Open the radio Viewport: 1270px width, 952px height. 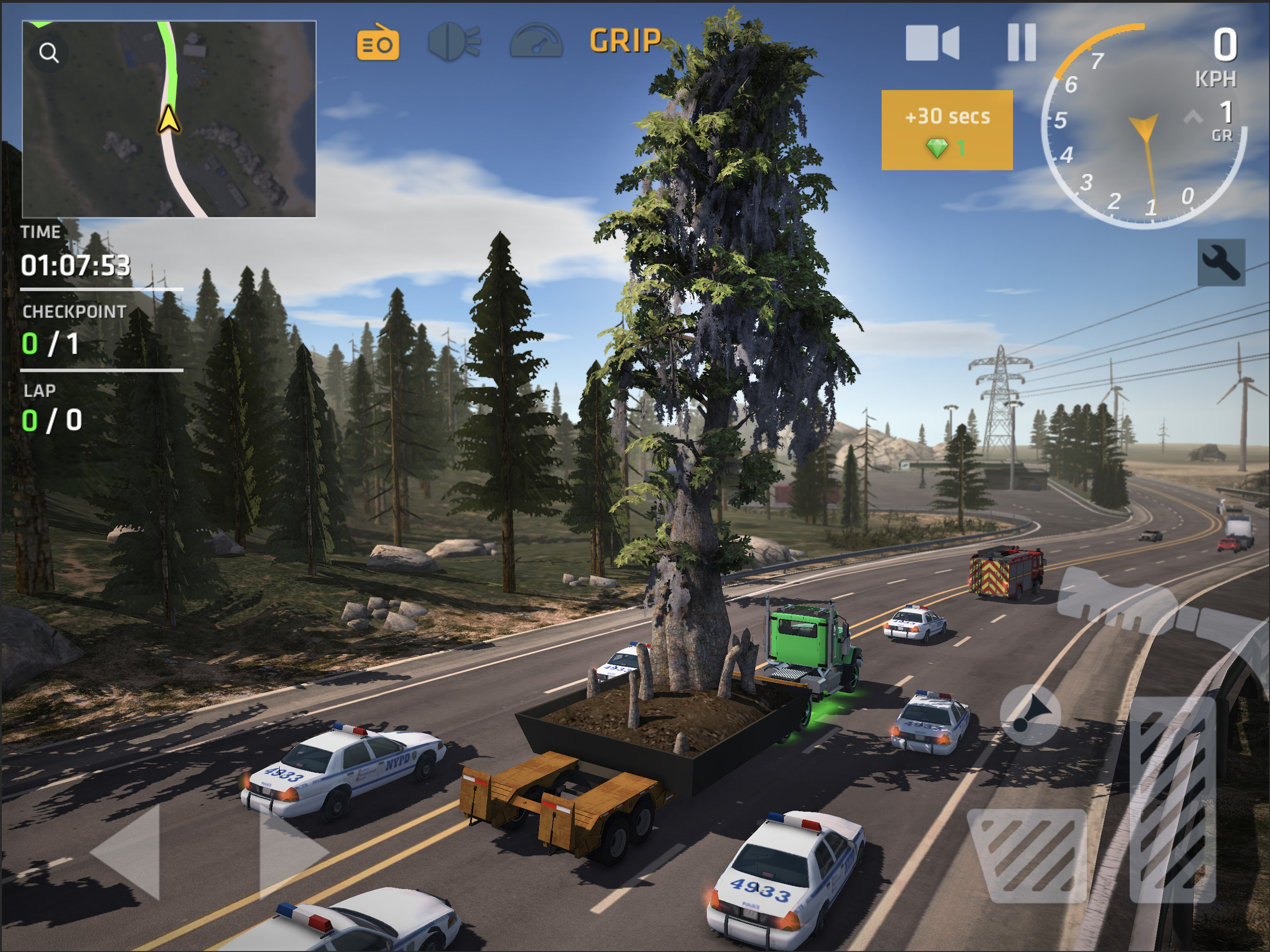point(378,42)
